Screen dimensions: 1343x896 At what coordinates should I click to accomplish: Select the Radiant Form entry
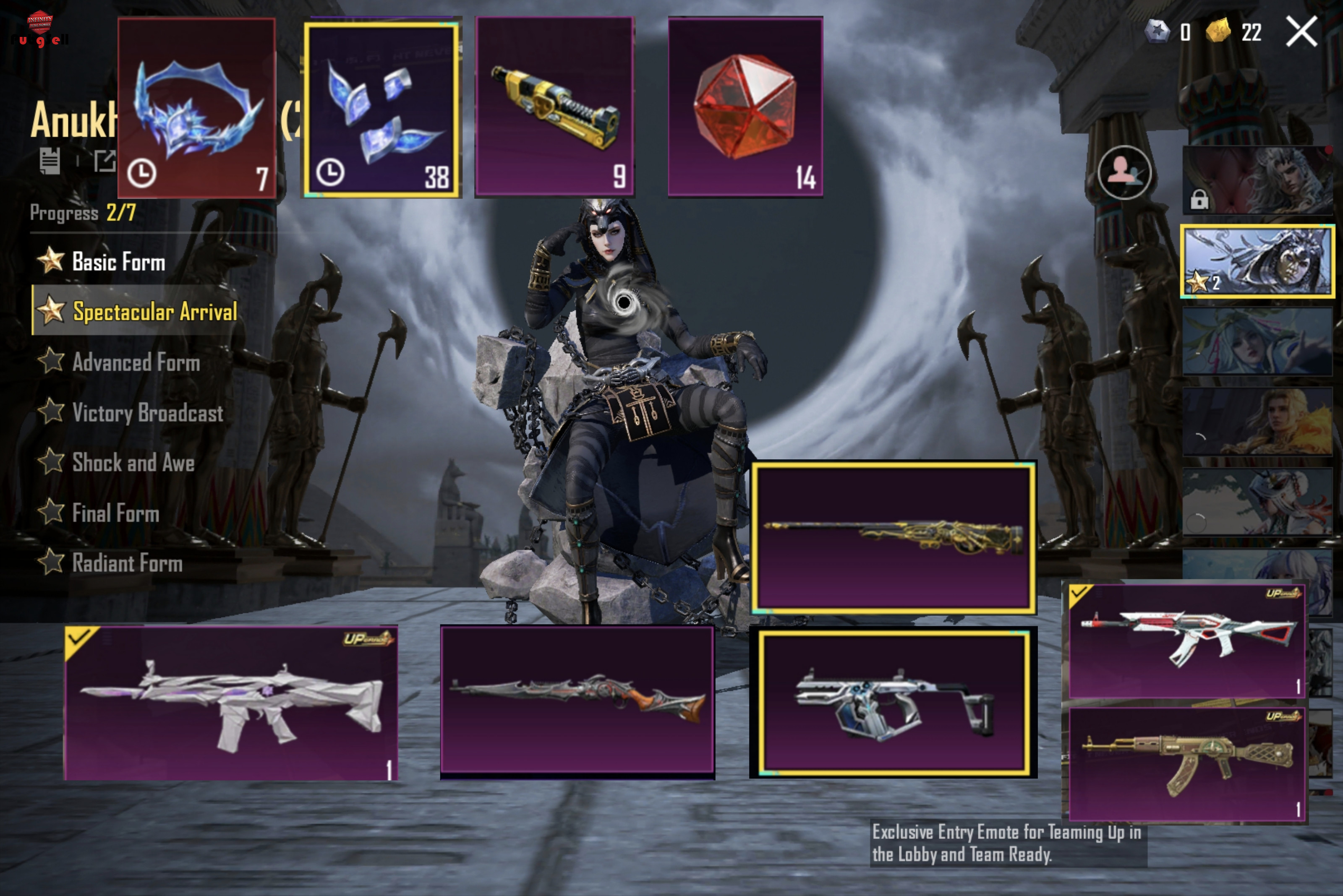pos(126,563)
